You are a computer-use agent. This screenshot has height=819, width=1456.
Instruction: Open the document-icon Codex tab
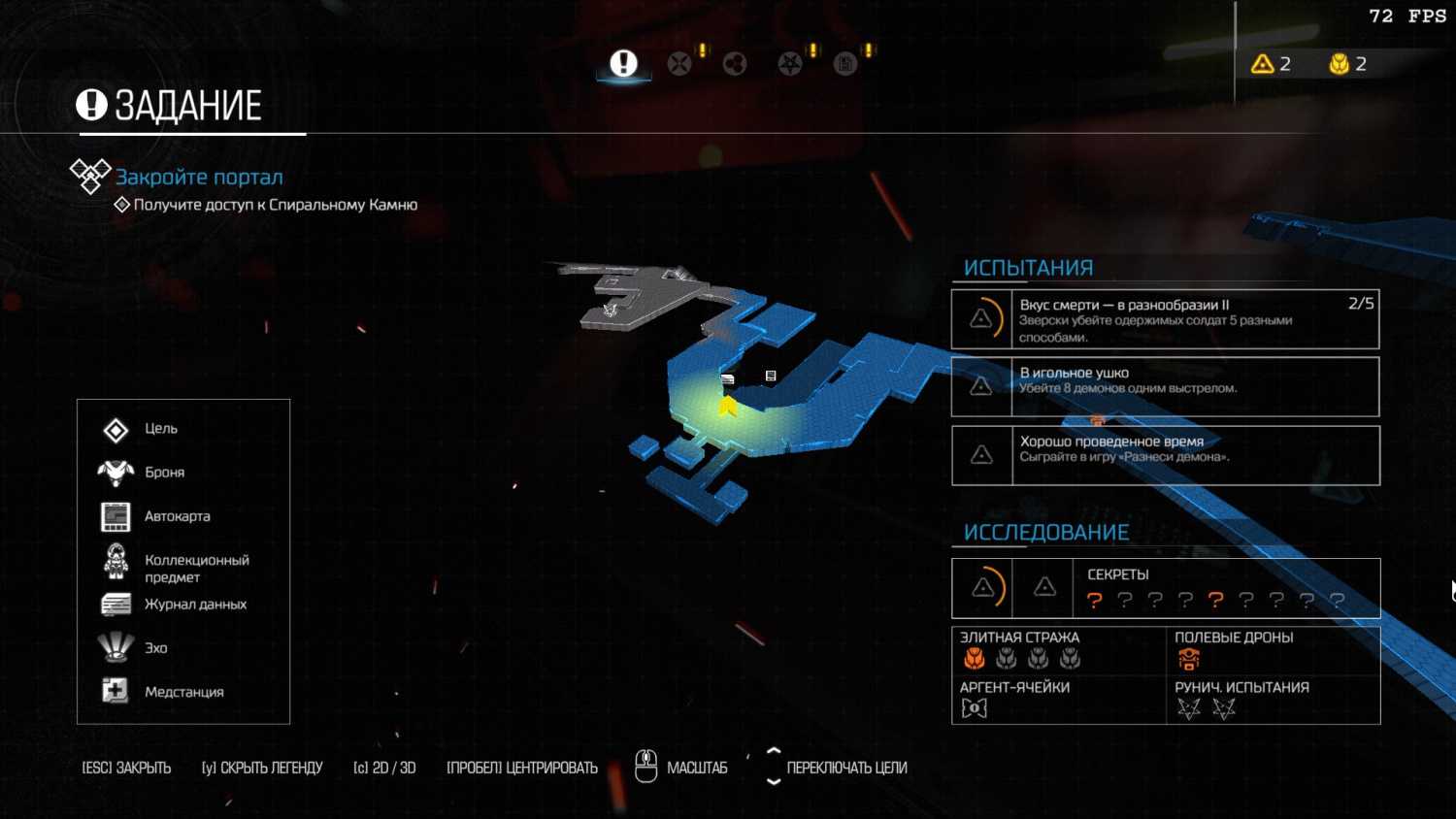pyautogui.click(x=845, y=64)
